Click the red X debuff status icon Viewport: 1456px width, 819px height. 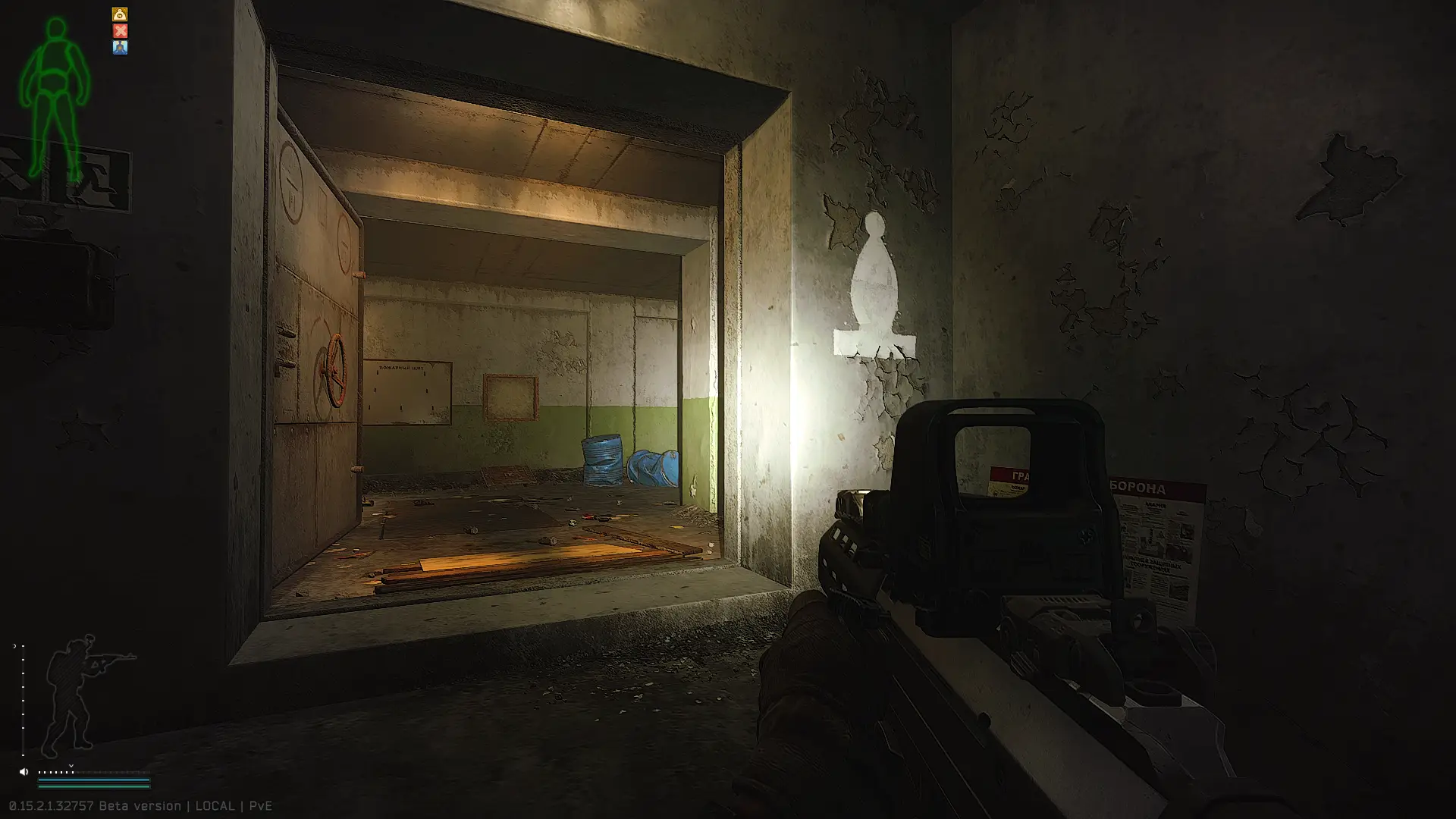120,31
